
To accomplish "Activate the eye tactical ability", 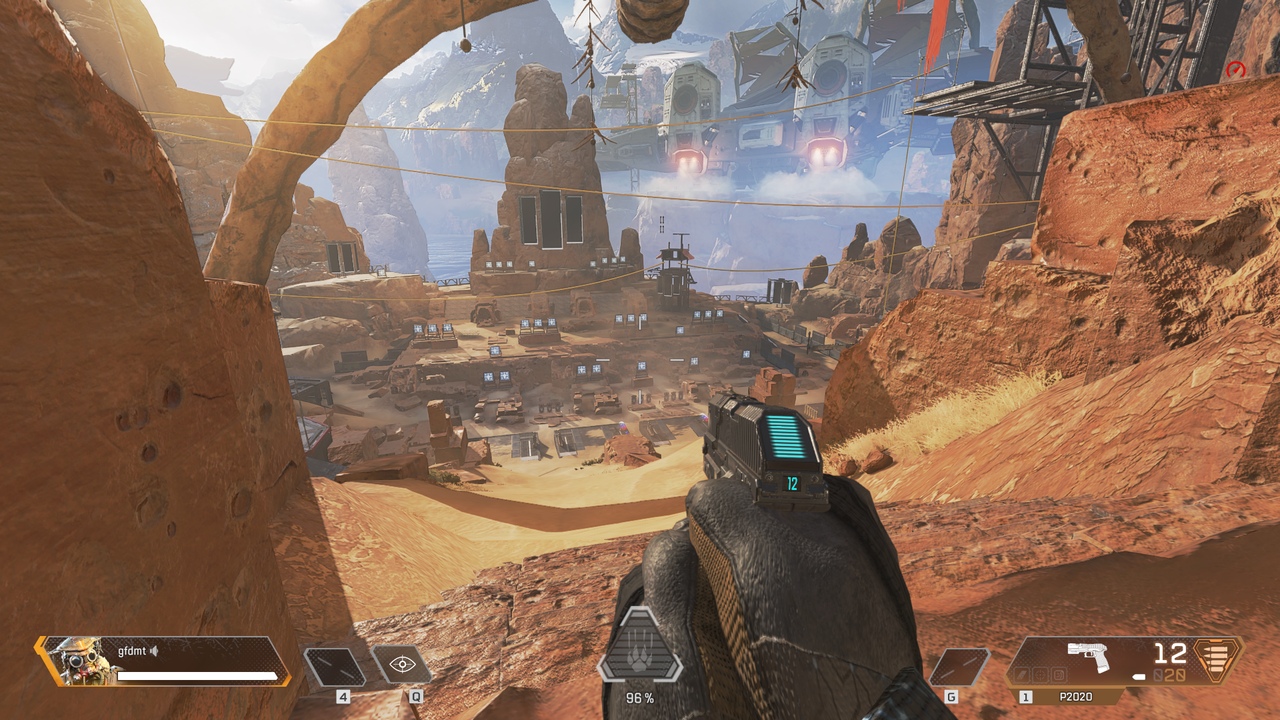I will tap(402, 664).
